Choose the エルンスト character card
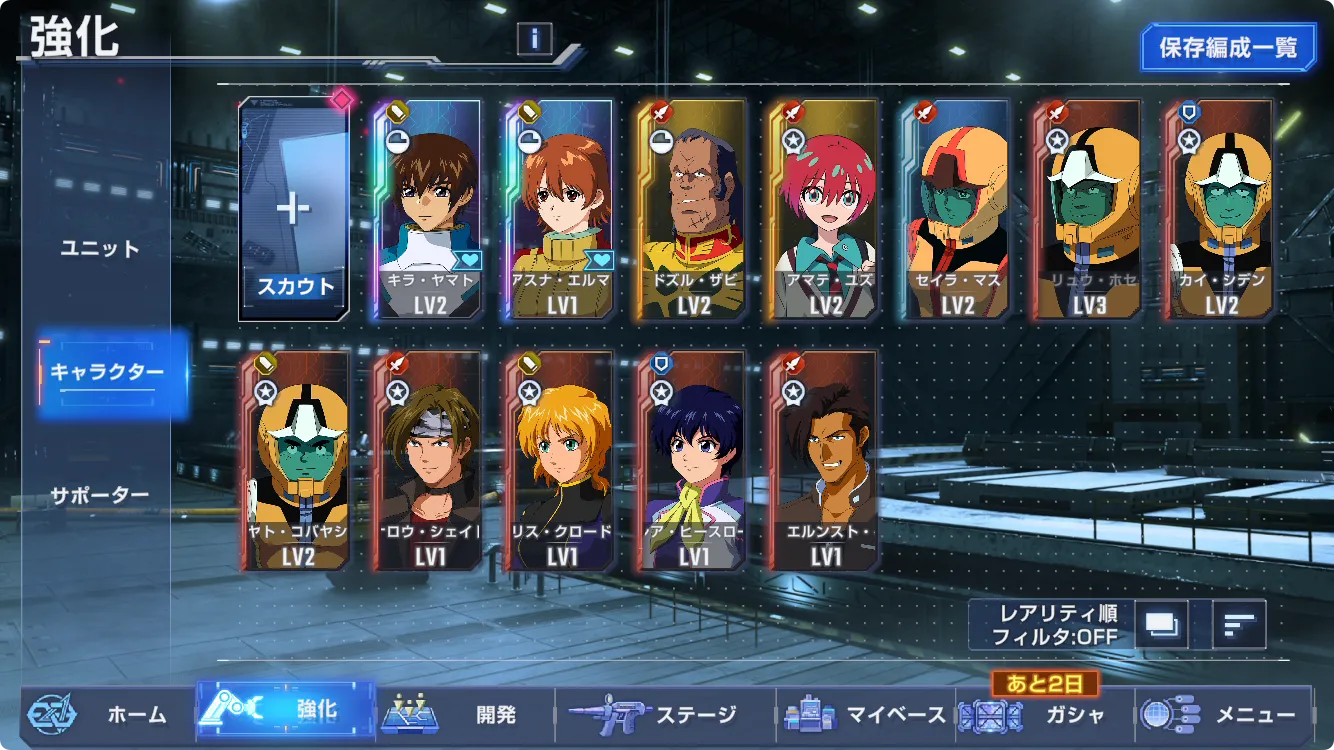 tap(825, 461)
